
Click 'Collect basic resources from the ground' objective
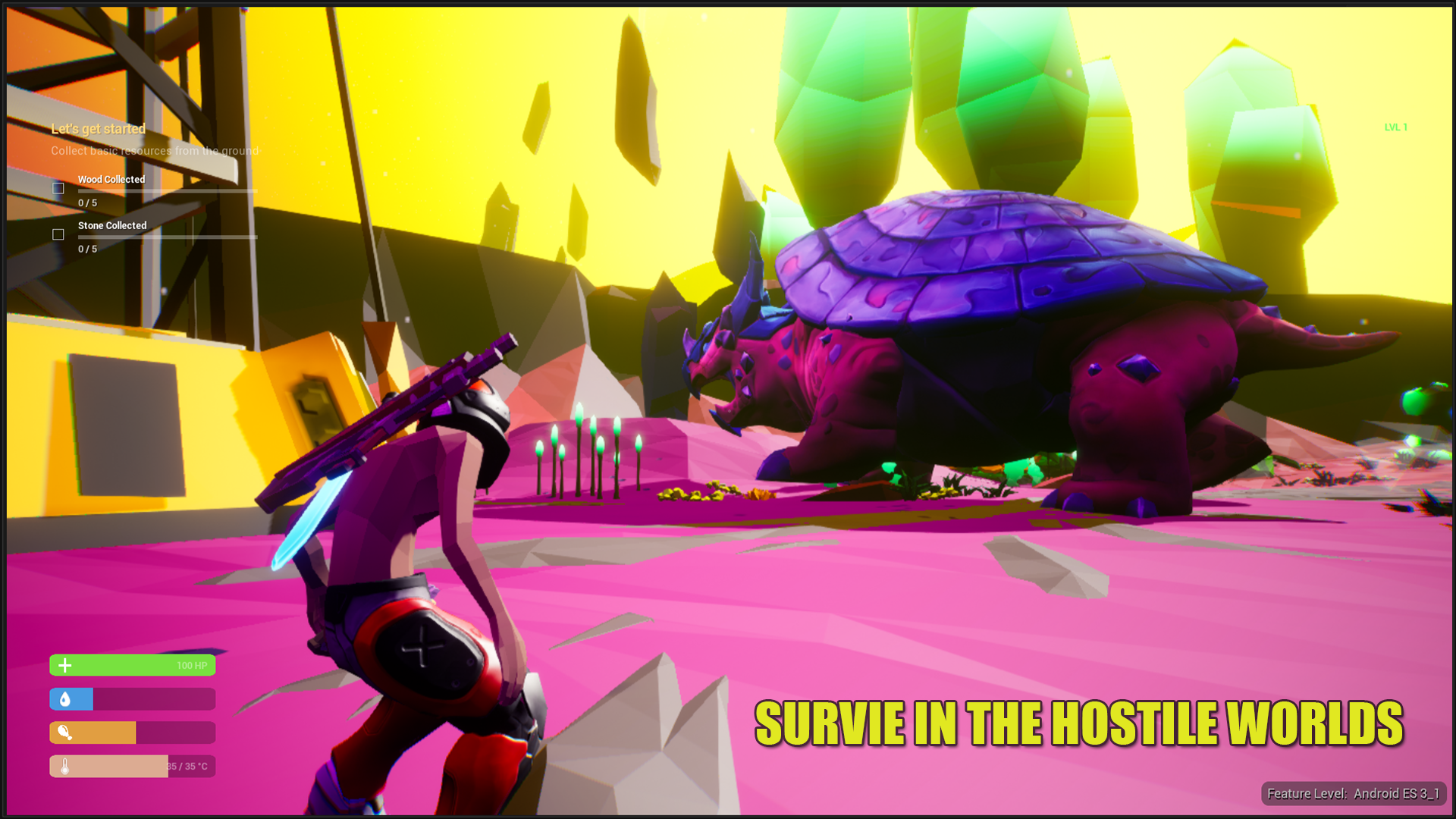(x=155, y=151)
